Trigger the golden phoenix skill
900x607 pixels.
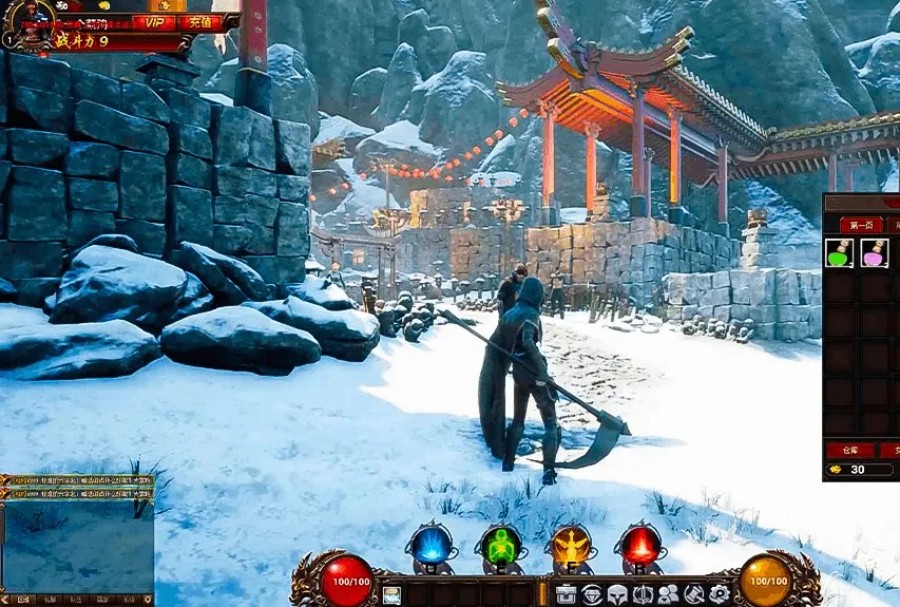click(571, 546)
